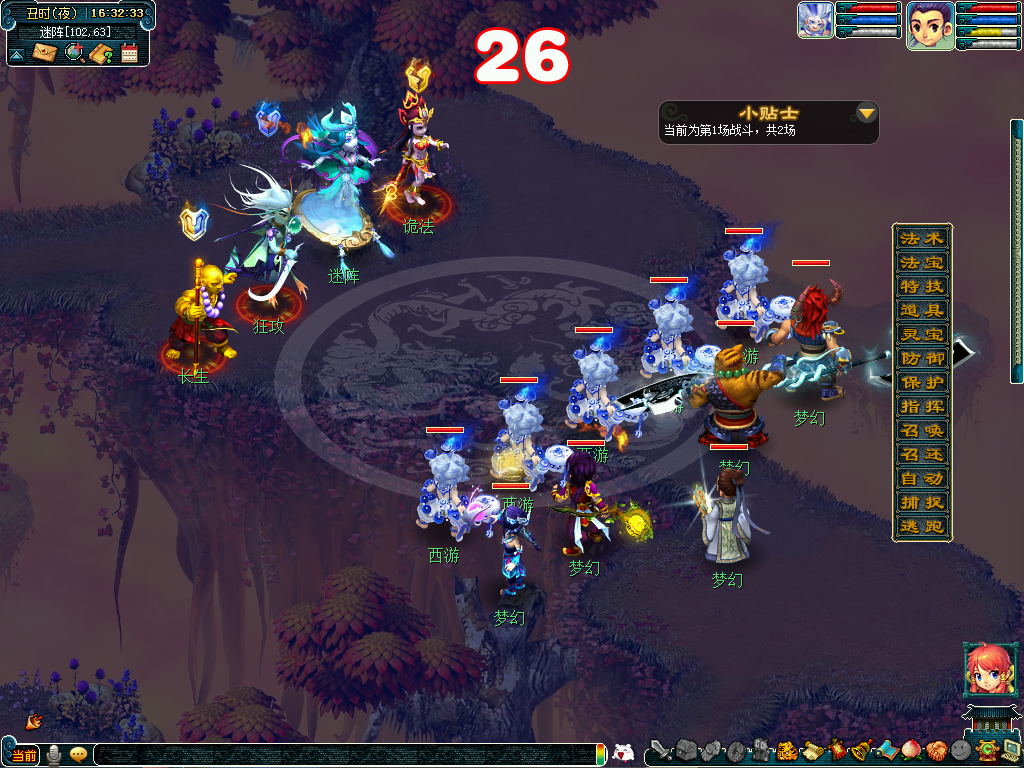The width and height of the screenshot is (1024, 768).
Task: Click the 召唤 summon command
Action: pos(921,431)
